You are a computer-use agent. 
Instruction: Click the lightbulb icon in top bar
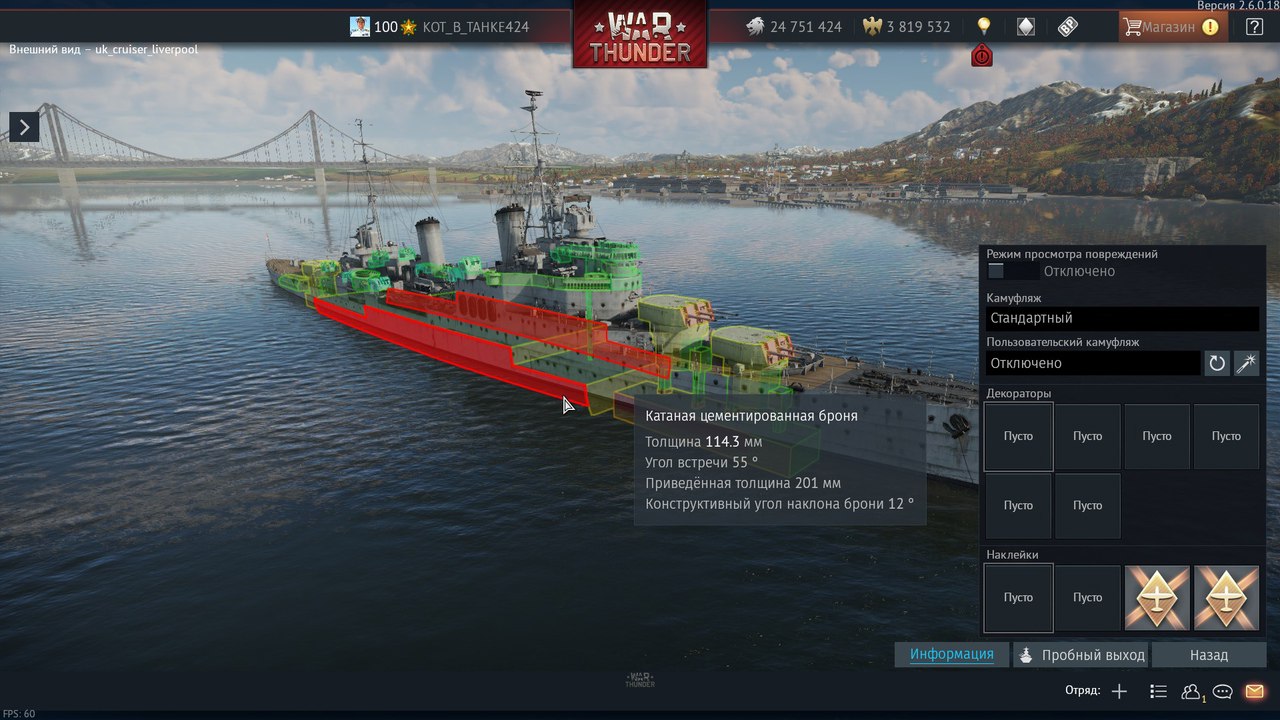pos(984,27)
